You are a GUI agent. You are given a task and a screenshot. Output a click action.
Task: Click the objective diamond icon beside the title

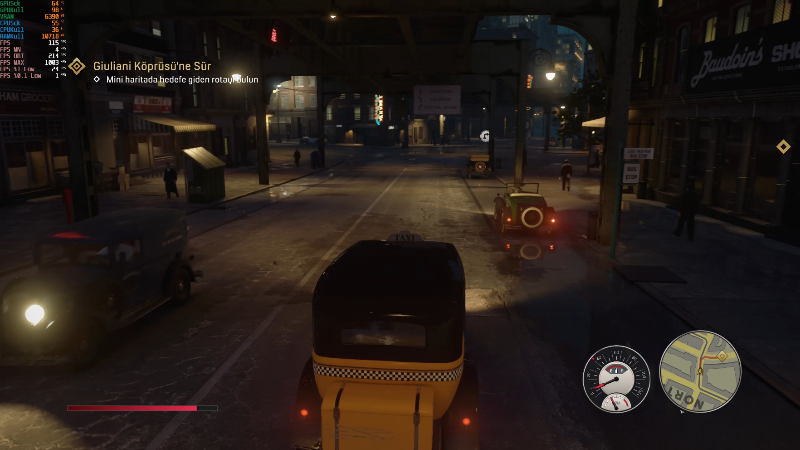click(x=77, y=67)
